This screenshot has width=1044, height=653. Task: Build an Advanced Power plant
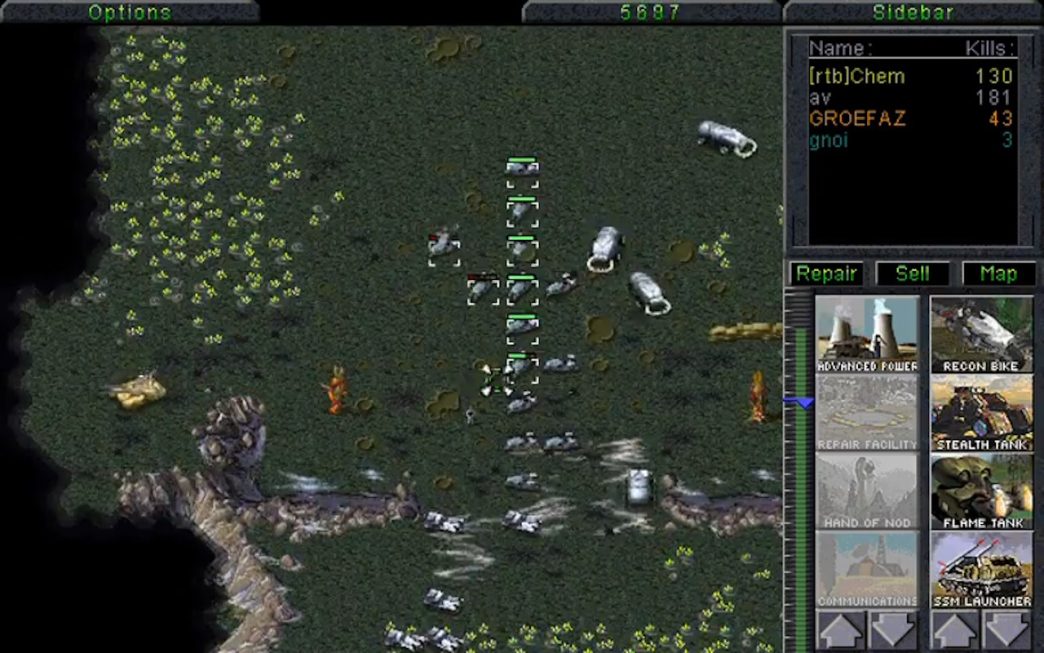(867, 334)
